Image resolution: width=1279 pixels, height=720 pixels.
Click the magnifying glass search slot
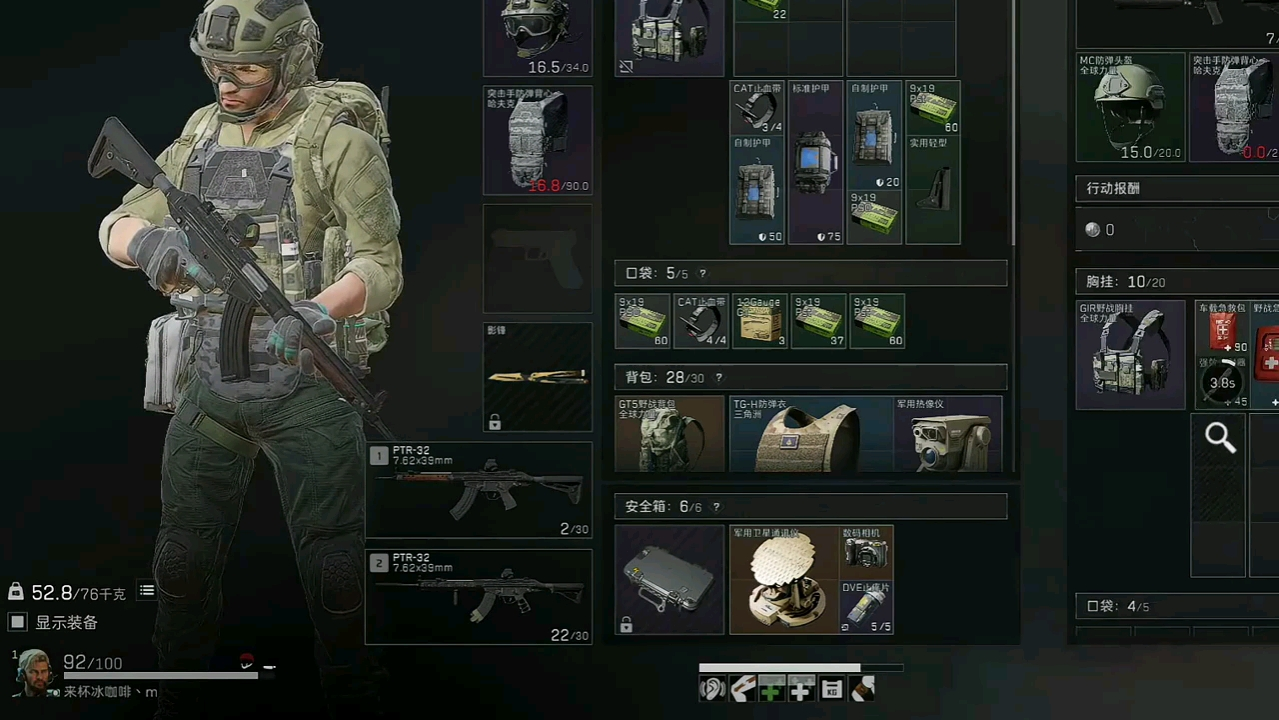tap(1219, 438)
